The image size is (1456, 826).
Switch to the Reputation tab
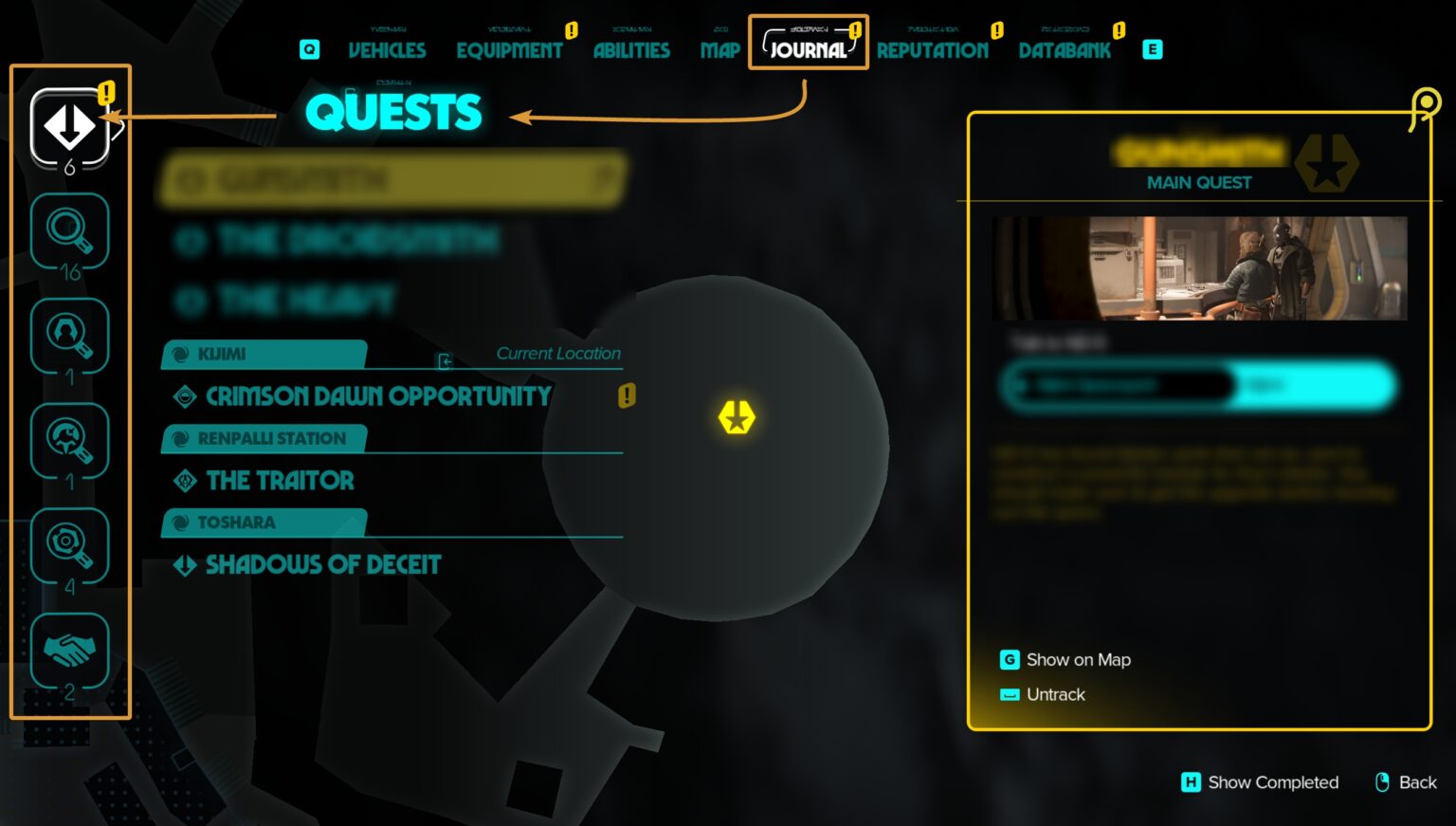pyautogui.click(x=934, y=50)
